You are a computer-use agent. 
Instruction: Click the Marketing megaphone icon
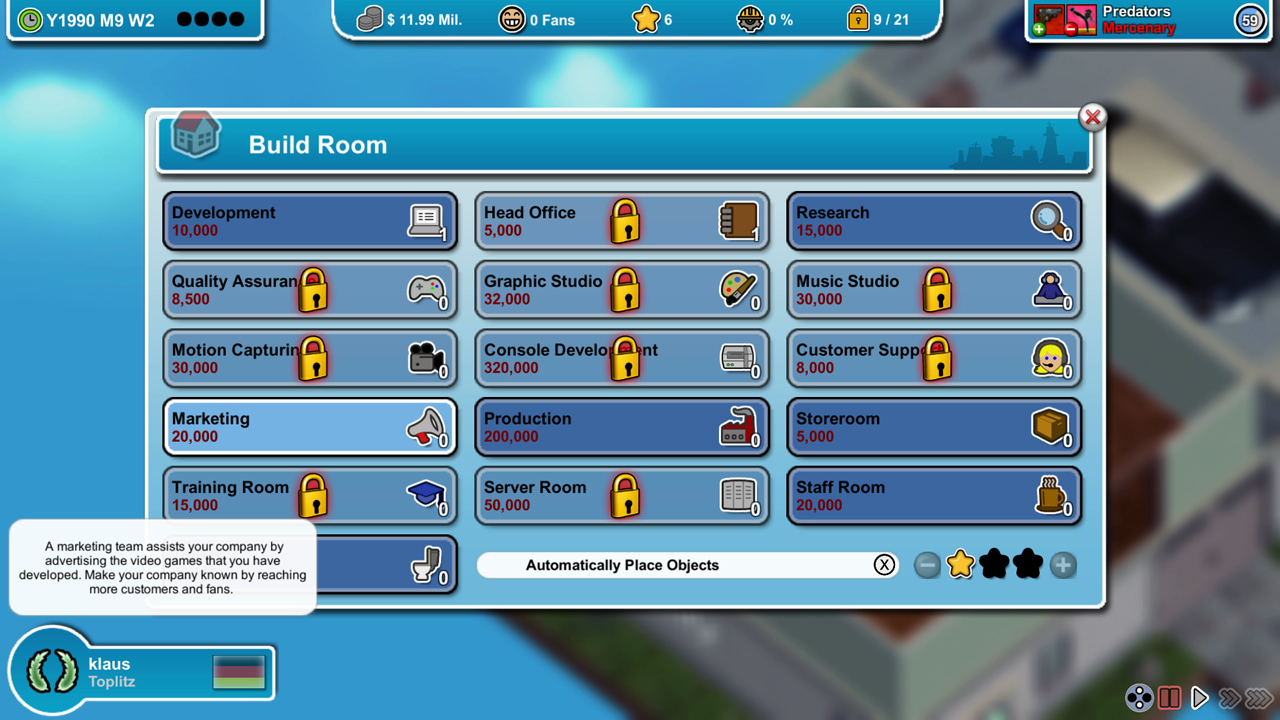pyautogui.click(x=427, y=428)
